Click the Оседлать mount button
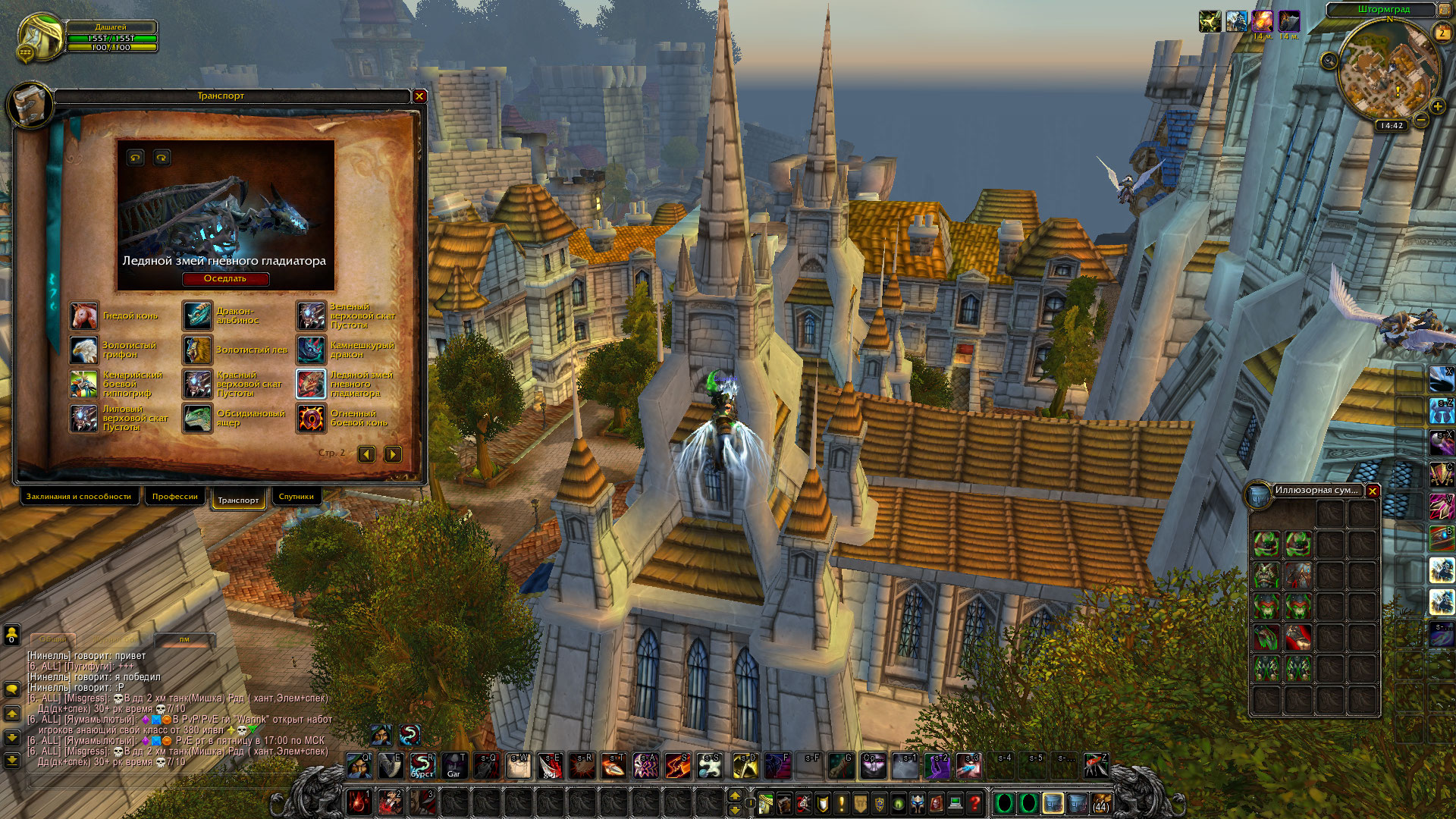The height and width of the screenshot is (819, 1456). pyautogui.click(x=225, y=279)
